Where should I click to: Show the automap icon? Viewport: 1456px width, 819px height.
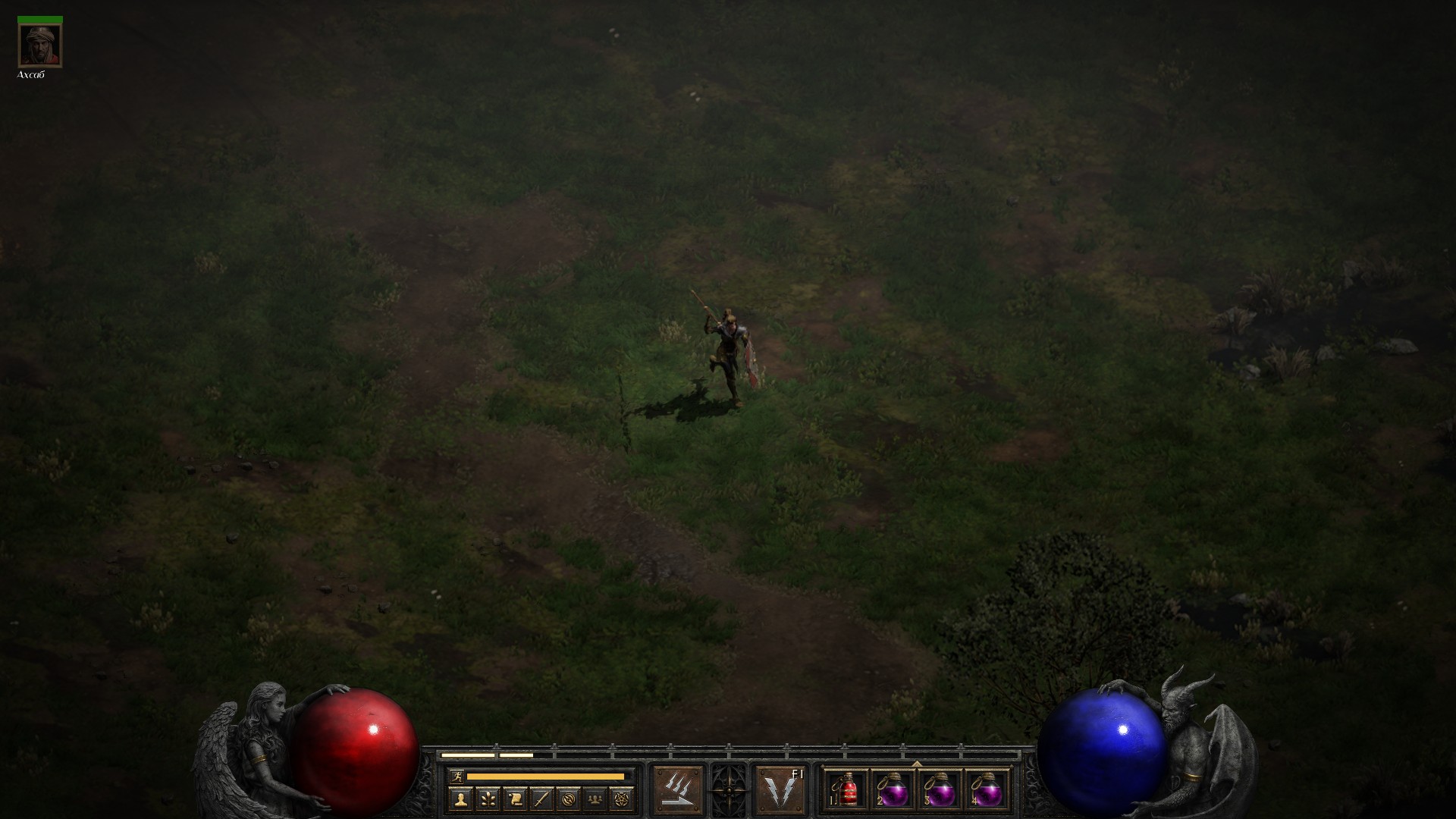[569, 799]
